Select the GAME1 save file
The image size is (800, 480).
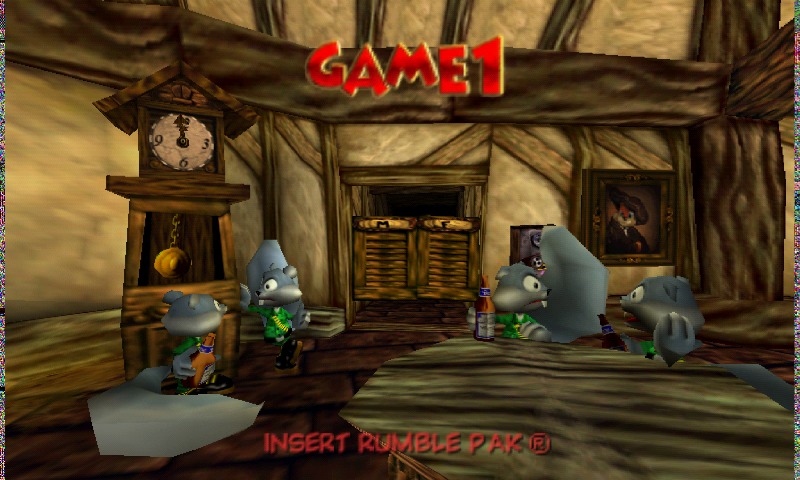[405, 71]
